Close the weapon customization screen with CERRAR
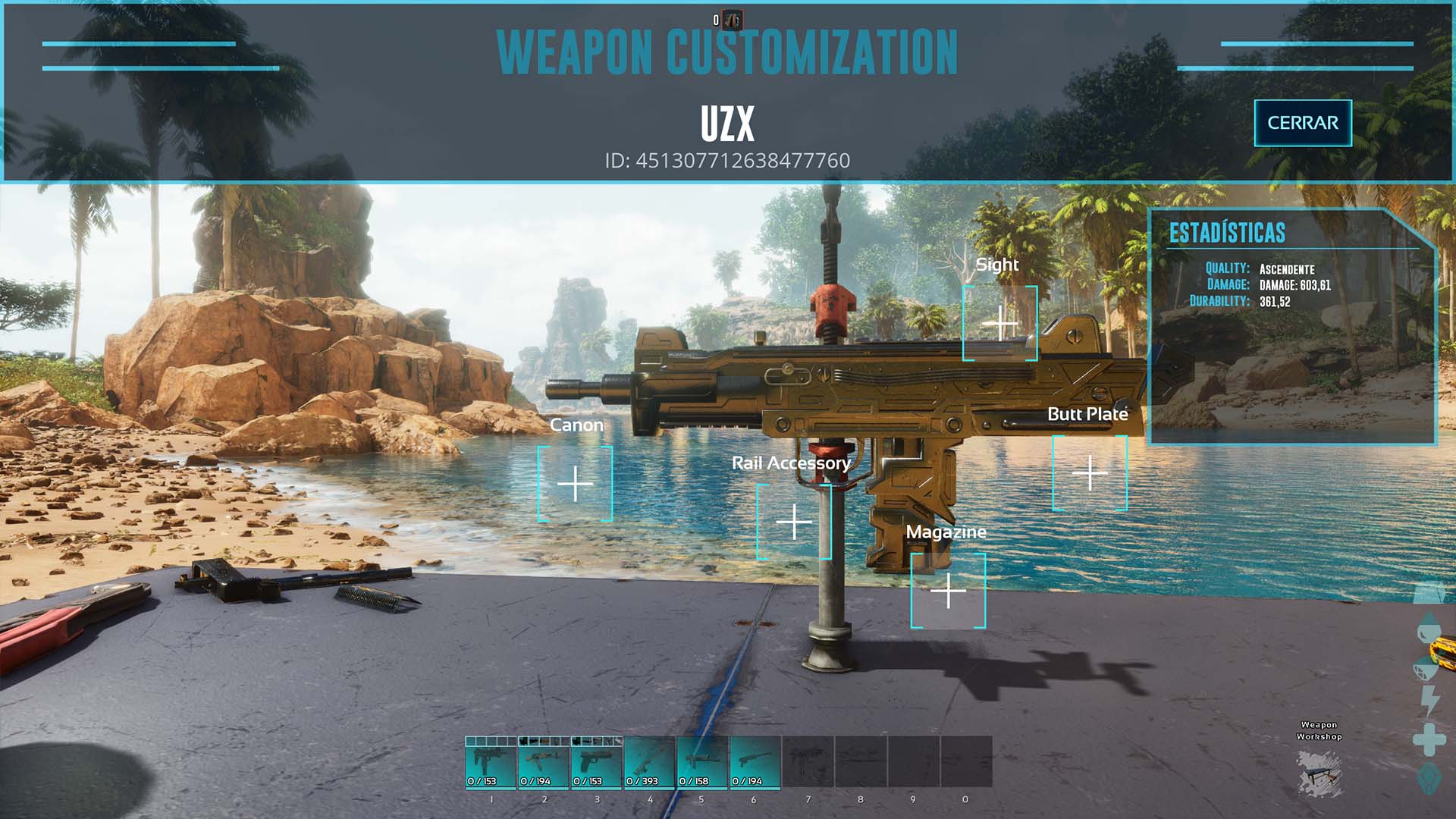Viewport: 1456px width, 819px height. [1302, 123]
